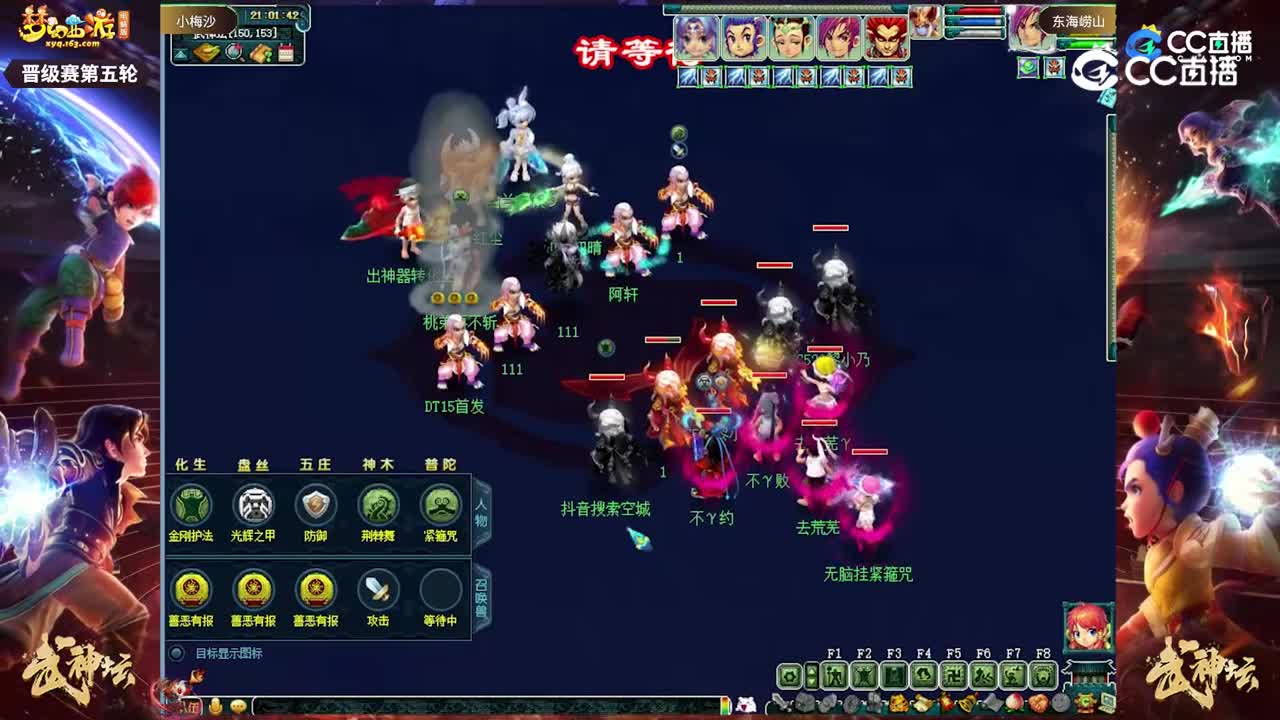
Task: Click the first 善恶有报 status icon
Action: (x=189, y=590)
